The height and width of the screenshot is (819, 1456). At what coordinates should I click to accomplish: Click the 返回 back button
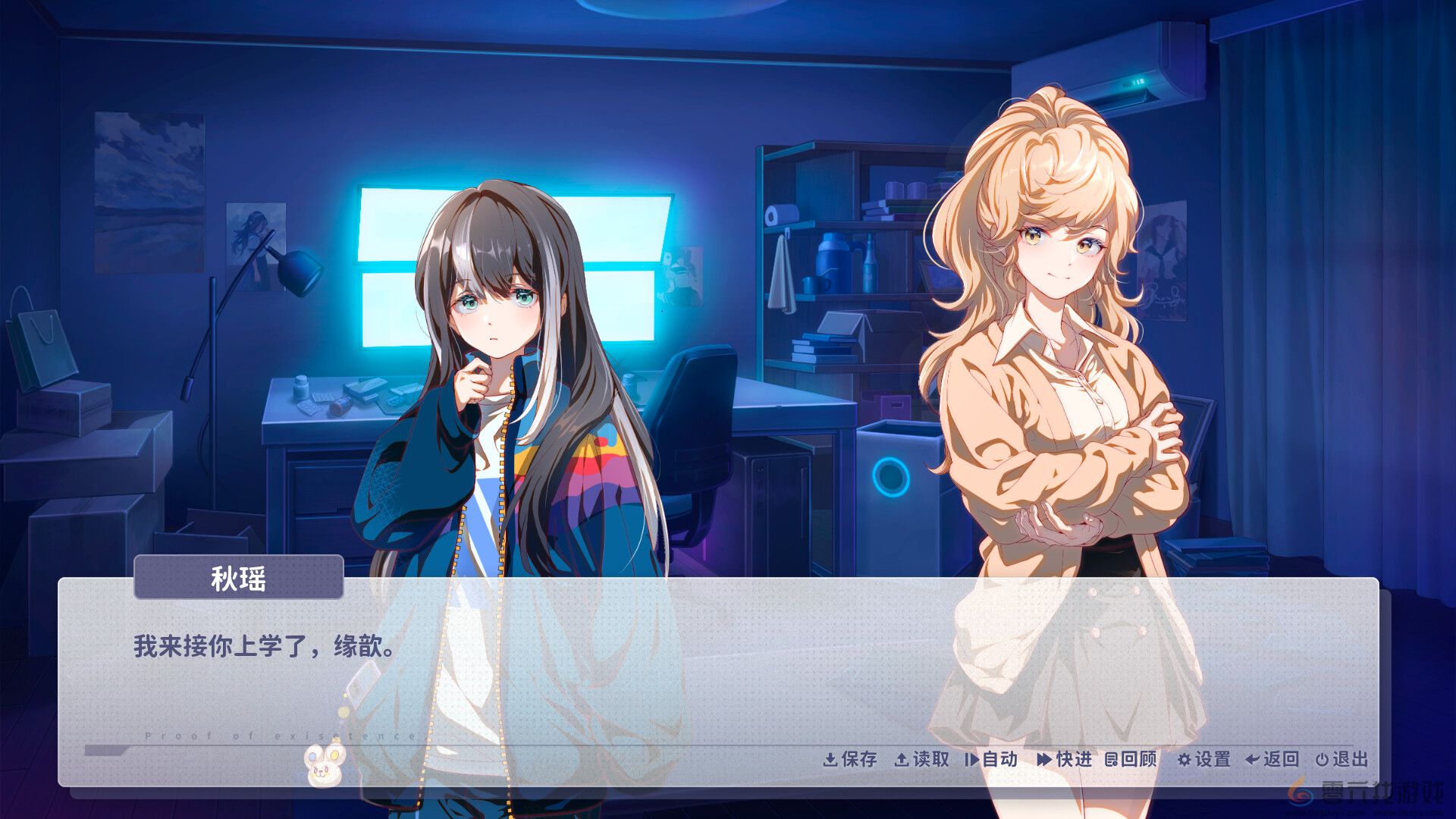click(x=1272, y=759)
